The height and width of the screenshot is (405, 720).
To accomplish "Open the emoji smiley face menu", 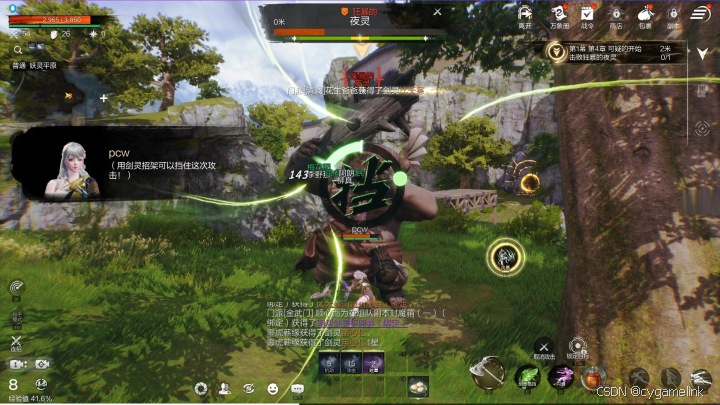I will (x=273, y=388).
